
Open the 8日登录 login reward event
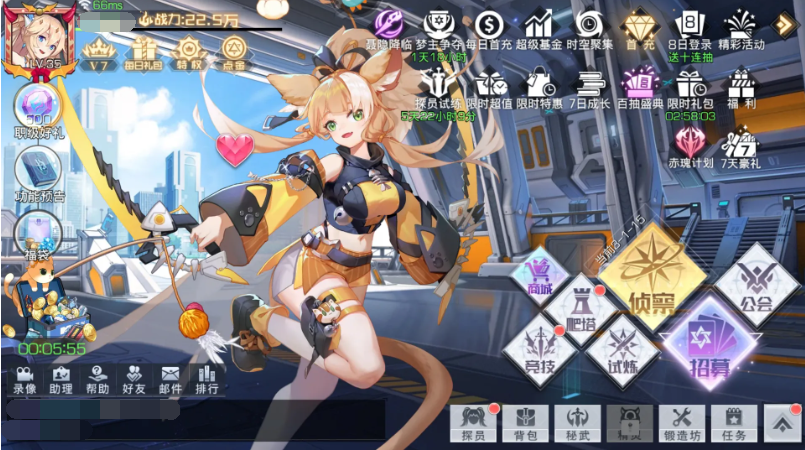pos(689,27)
